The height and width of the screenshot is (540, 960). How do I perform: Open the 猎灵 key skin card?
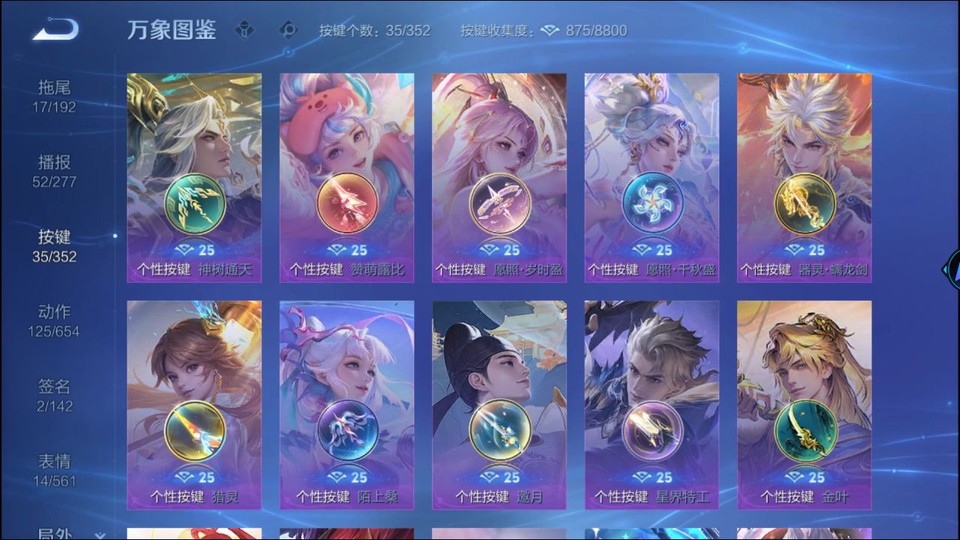pyautogui.click(x=194, y=404)
